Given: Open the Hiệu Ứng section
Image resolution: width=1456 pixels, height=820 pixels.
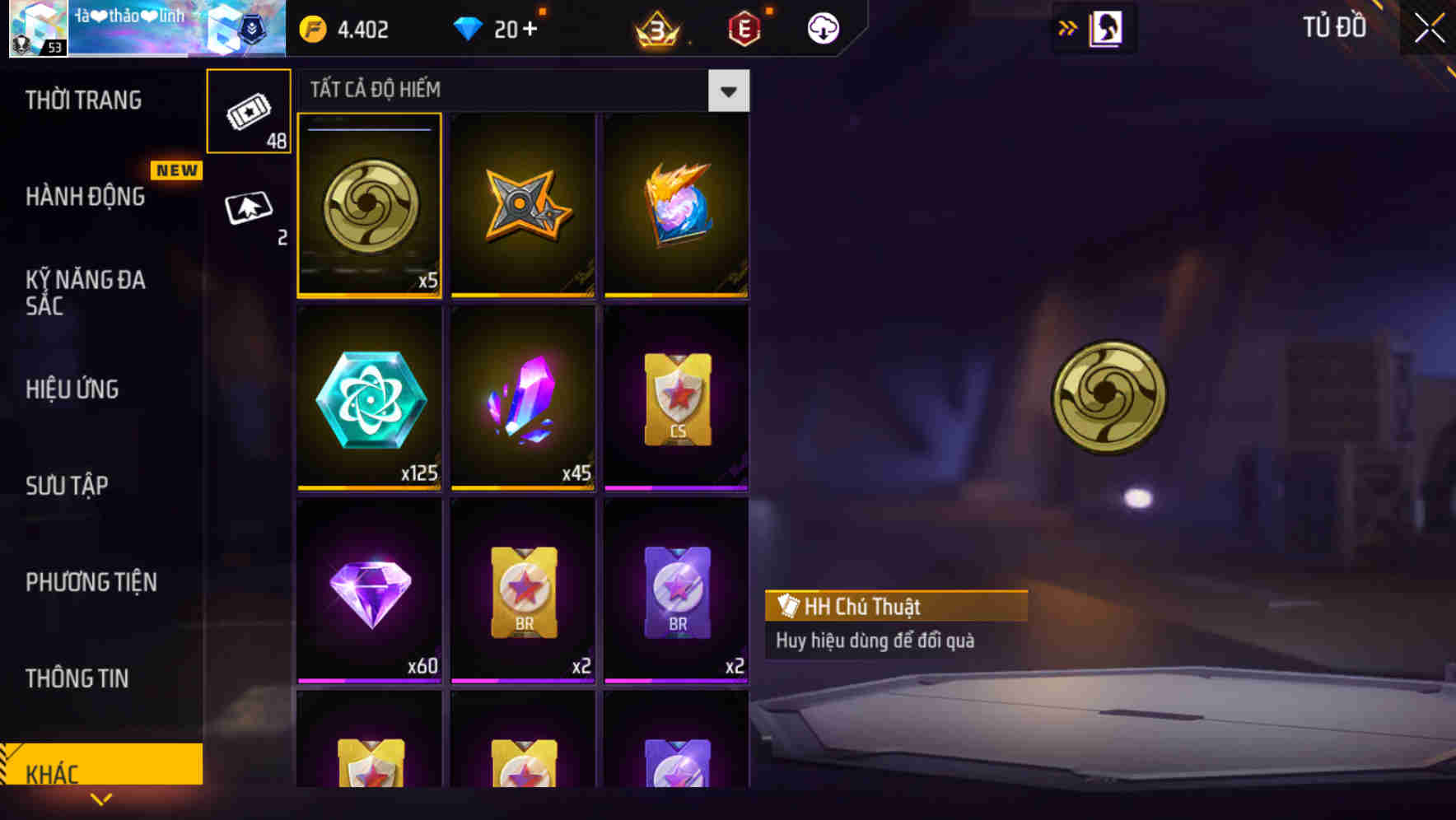Looking at the screenshot, I should [72, 389].
